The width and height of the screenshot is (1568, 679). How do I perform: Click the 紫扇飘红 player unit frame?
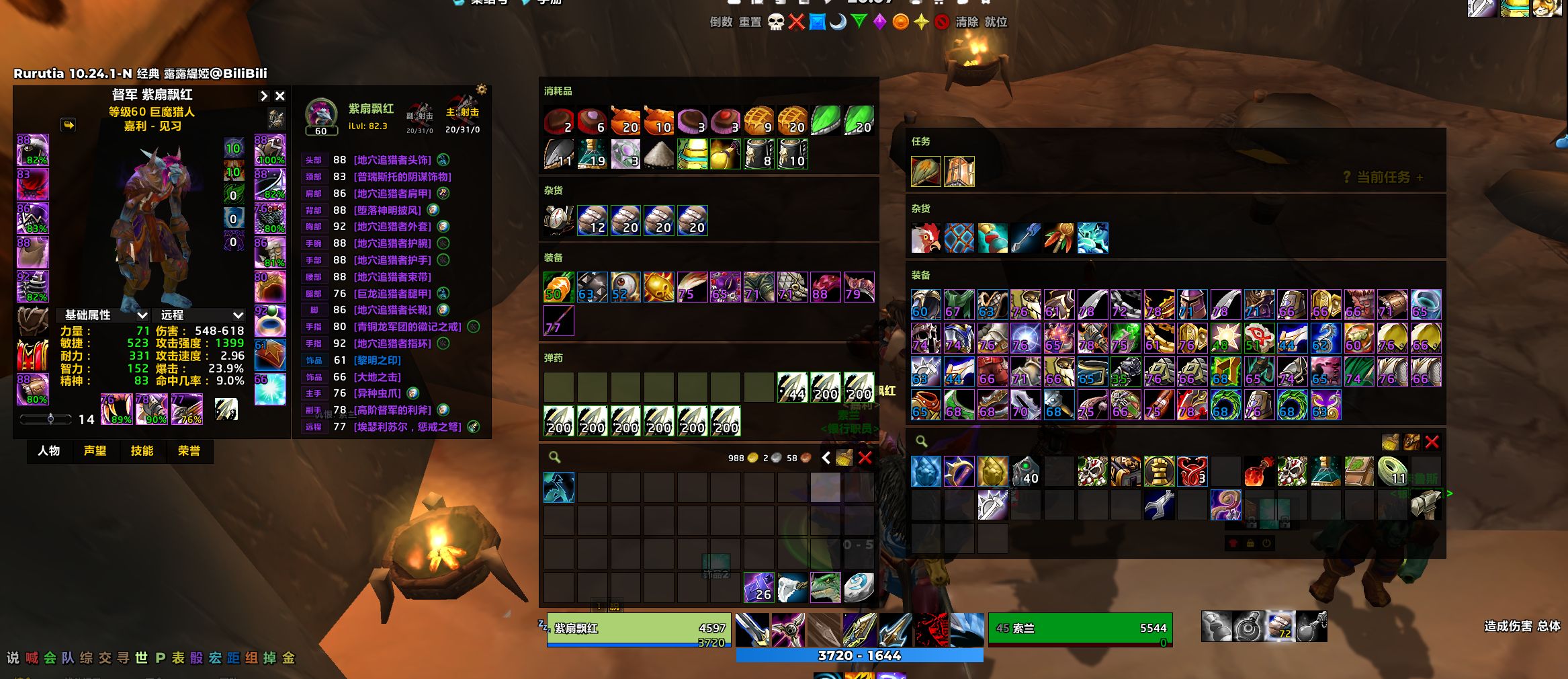click(638, 629)
